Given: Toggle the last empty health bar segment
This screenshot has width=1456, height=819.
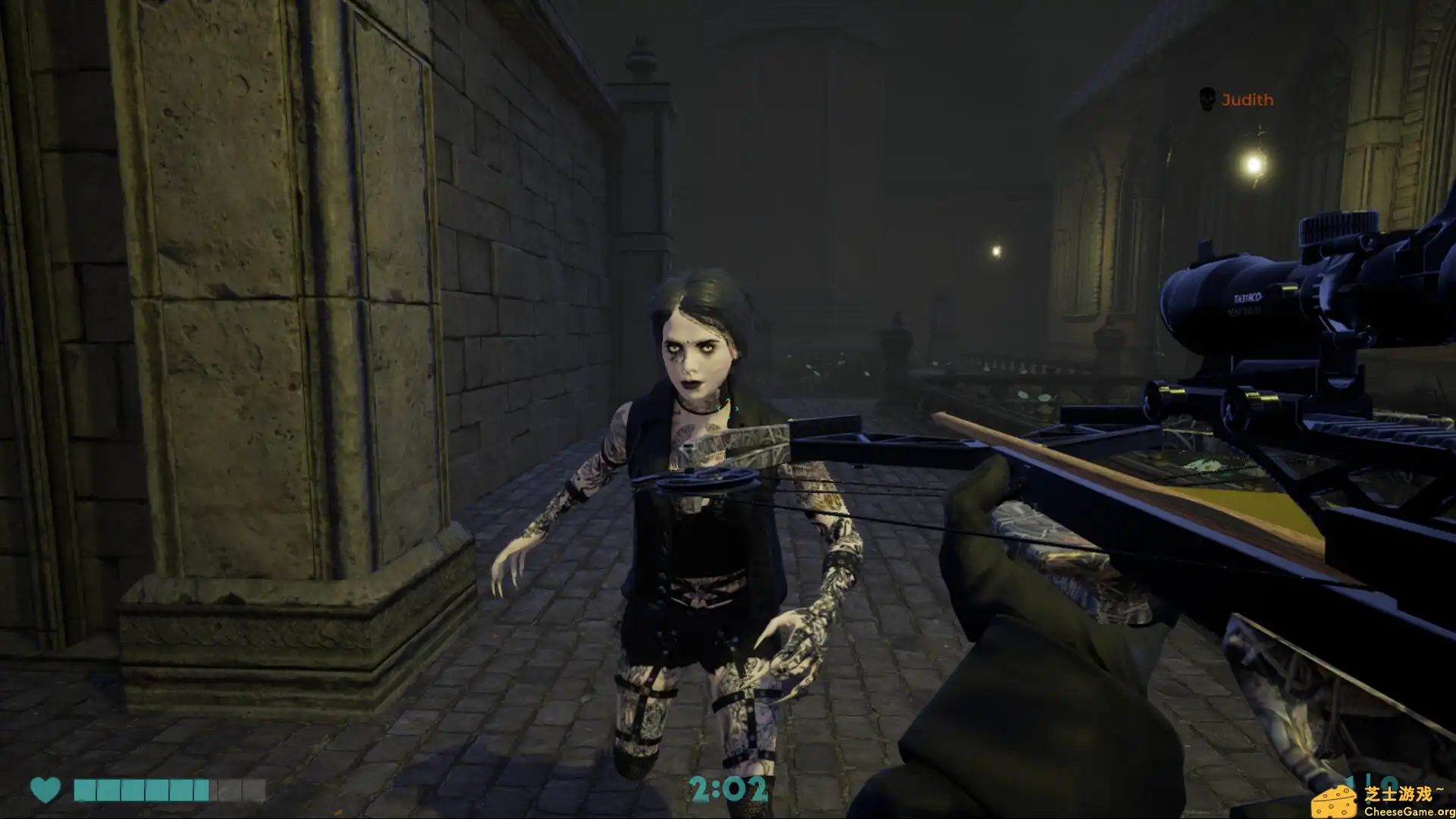Looking at the screenshot, I should (x=255, y=789).
